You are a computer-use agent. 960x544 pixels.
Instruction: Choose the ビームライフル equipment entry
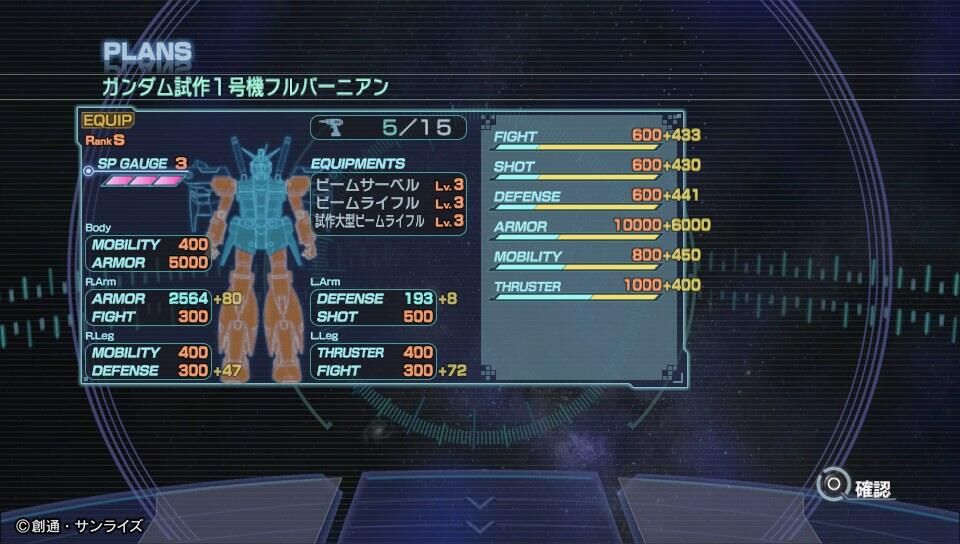pos(388,203)
